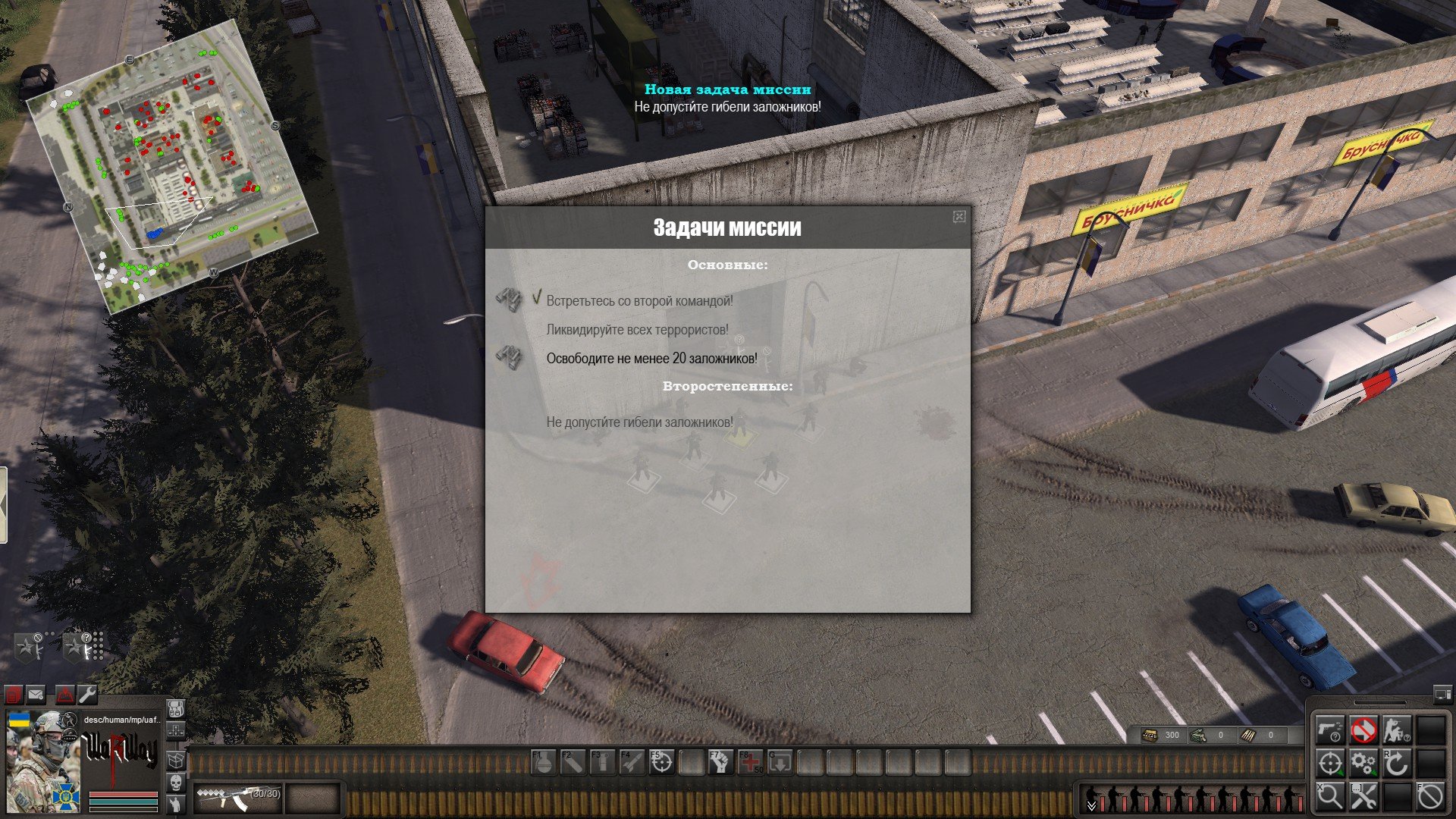Activate the F5 crosshair aim ability
This screenshot has height=819, width=1456.
[662, 762]
